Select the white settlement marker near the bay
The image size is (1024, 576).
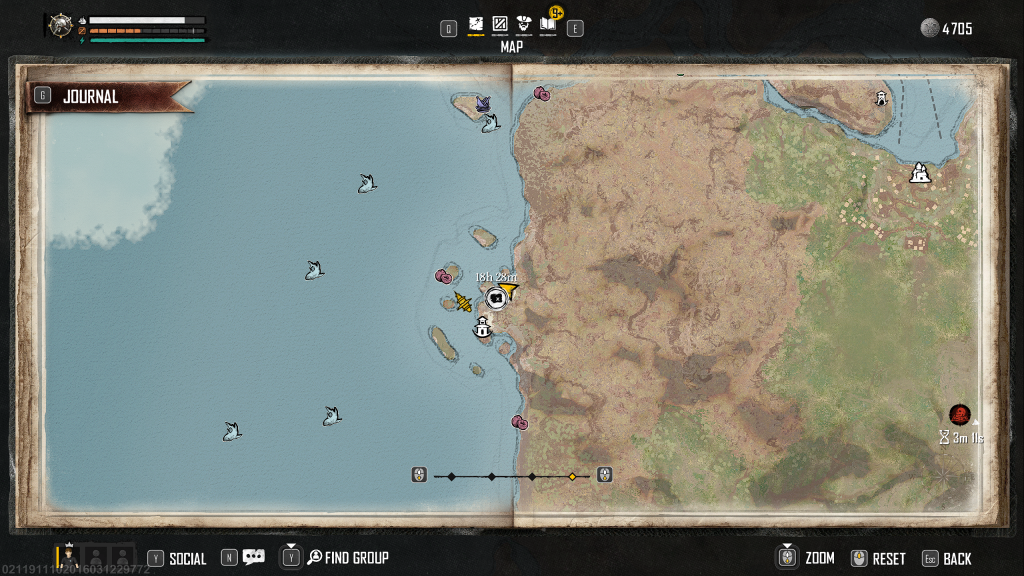[x=921, y=174]
